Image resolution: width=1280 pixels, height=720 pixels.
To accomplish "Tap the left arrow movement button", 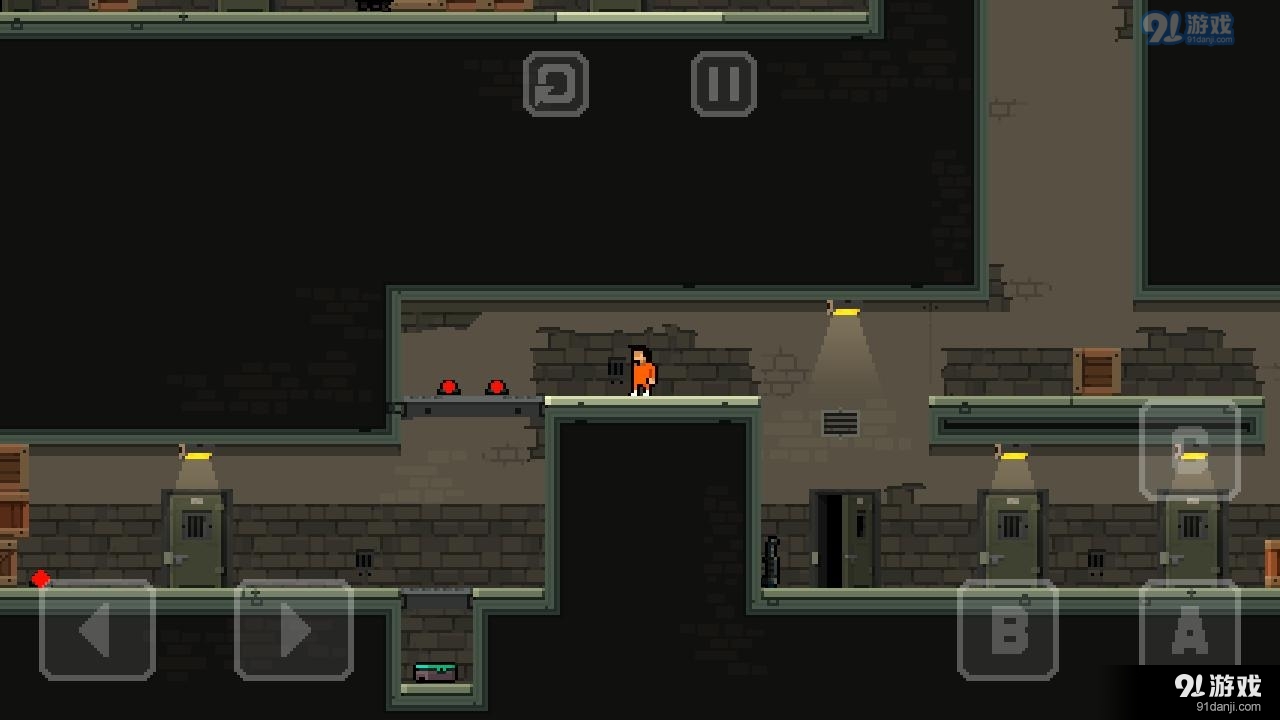I will [97, 631].
